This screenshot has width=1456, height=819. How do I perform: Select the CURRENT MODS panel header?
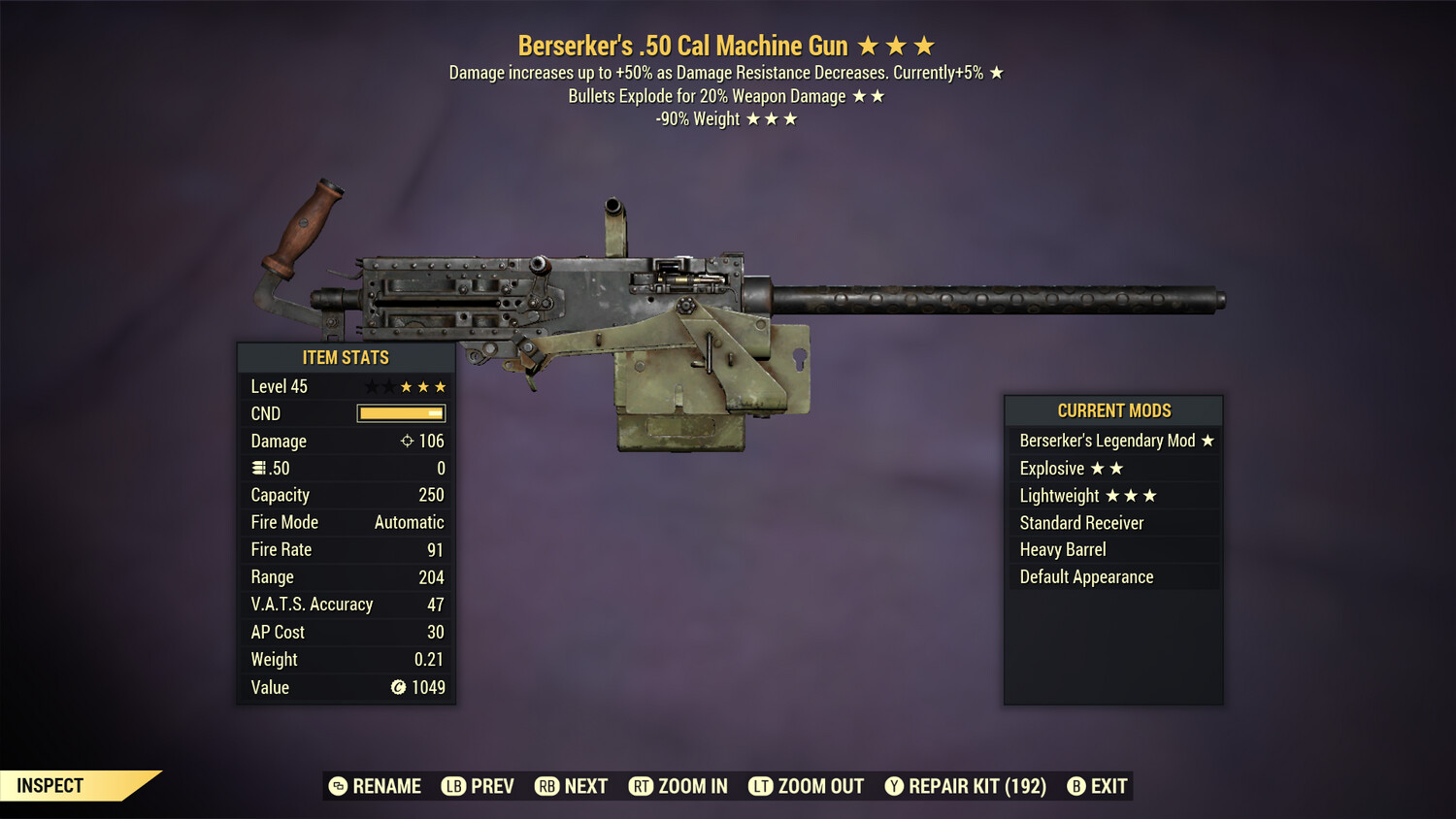point(1113,410)
